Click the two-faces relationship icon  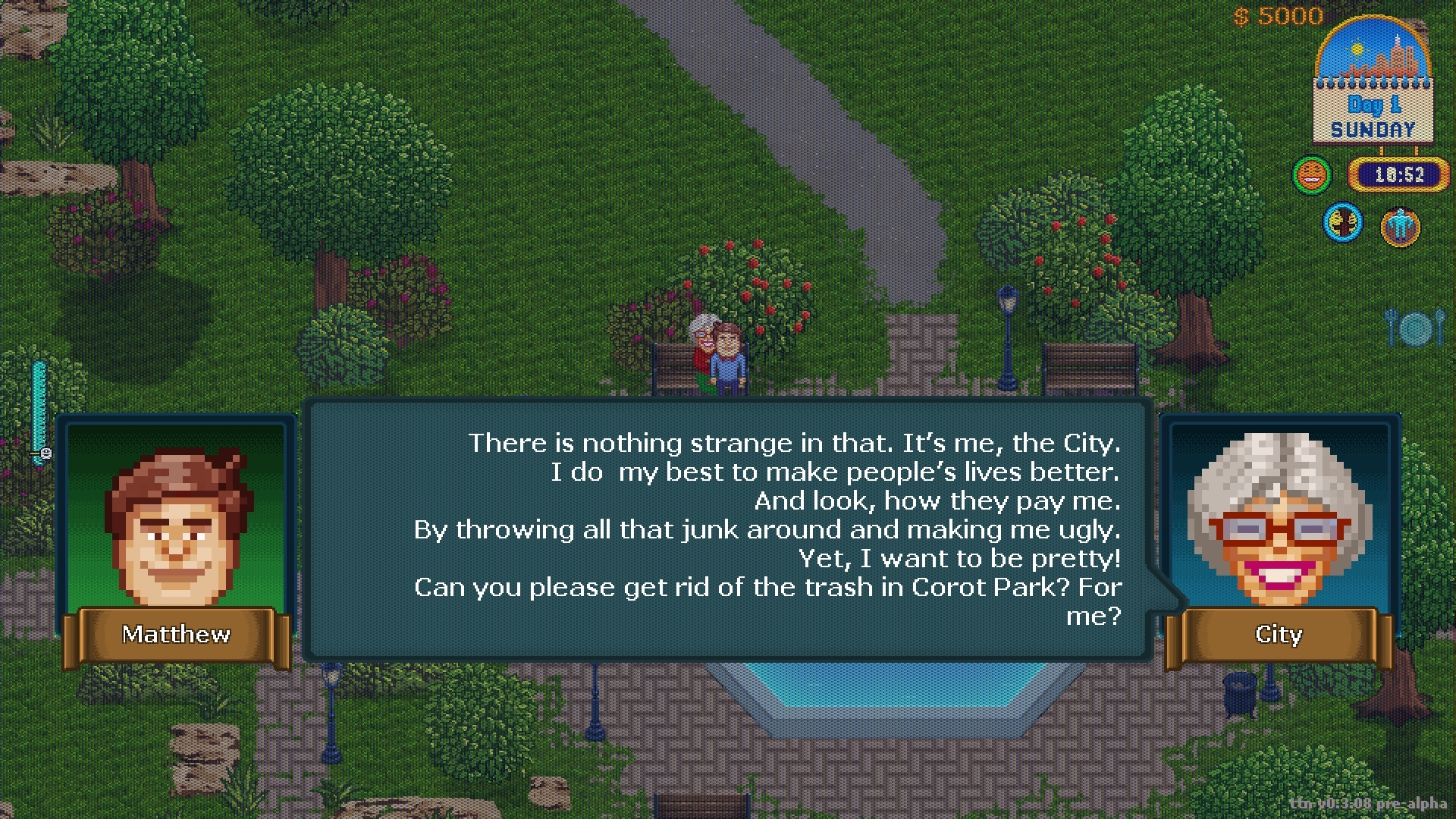(1342, 222)
